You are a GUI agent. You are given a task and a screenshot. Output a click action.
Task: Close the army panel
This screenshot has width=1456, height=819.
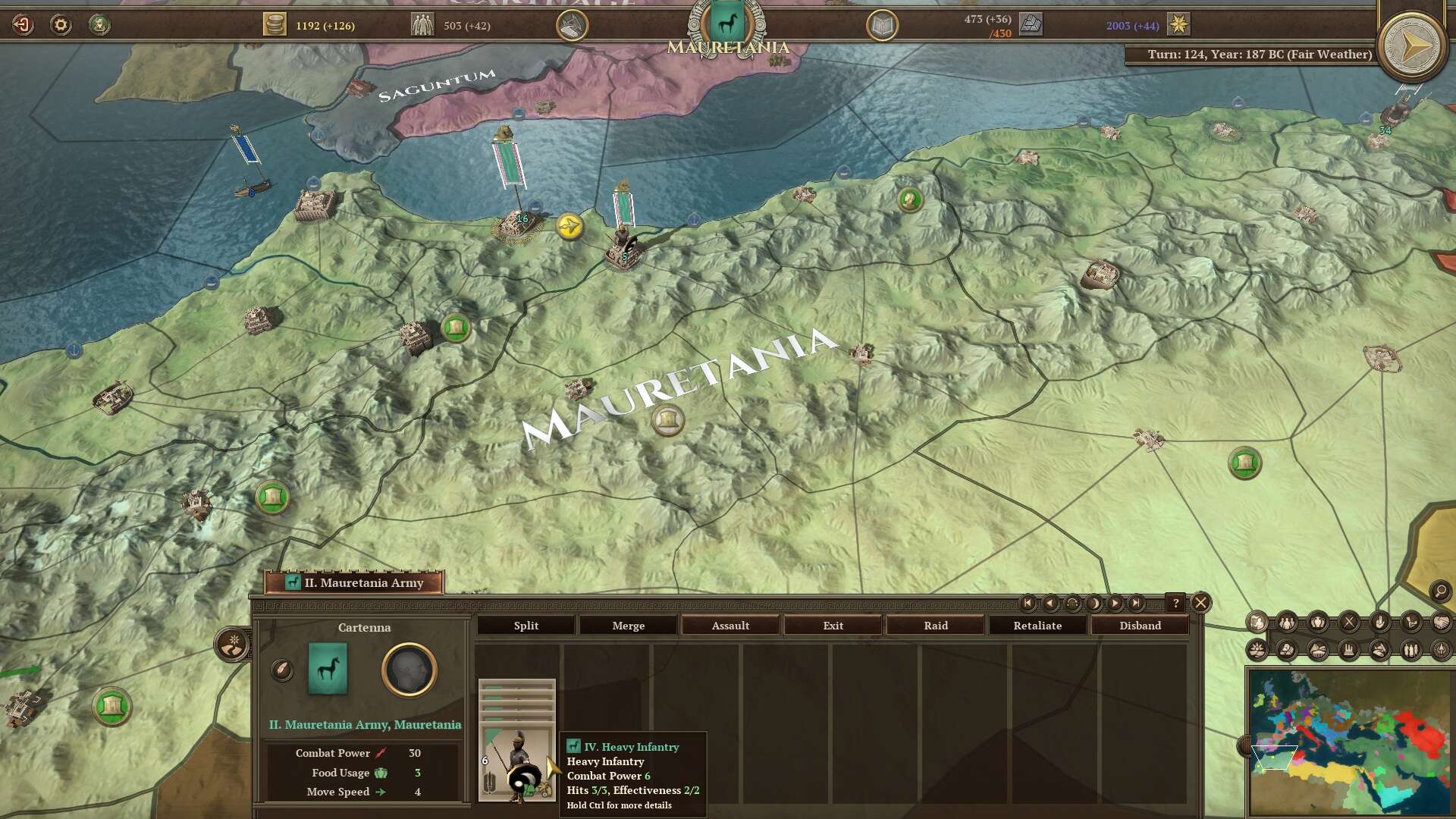(x=1200, y=603)
